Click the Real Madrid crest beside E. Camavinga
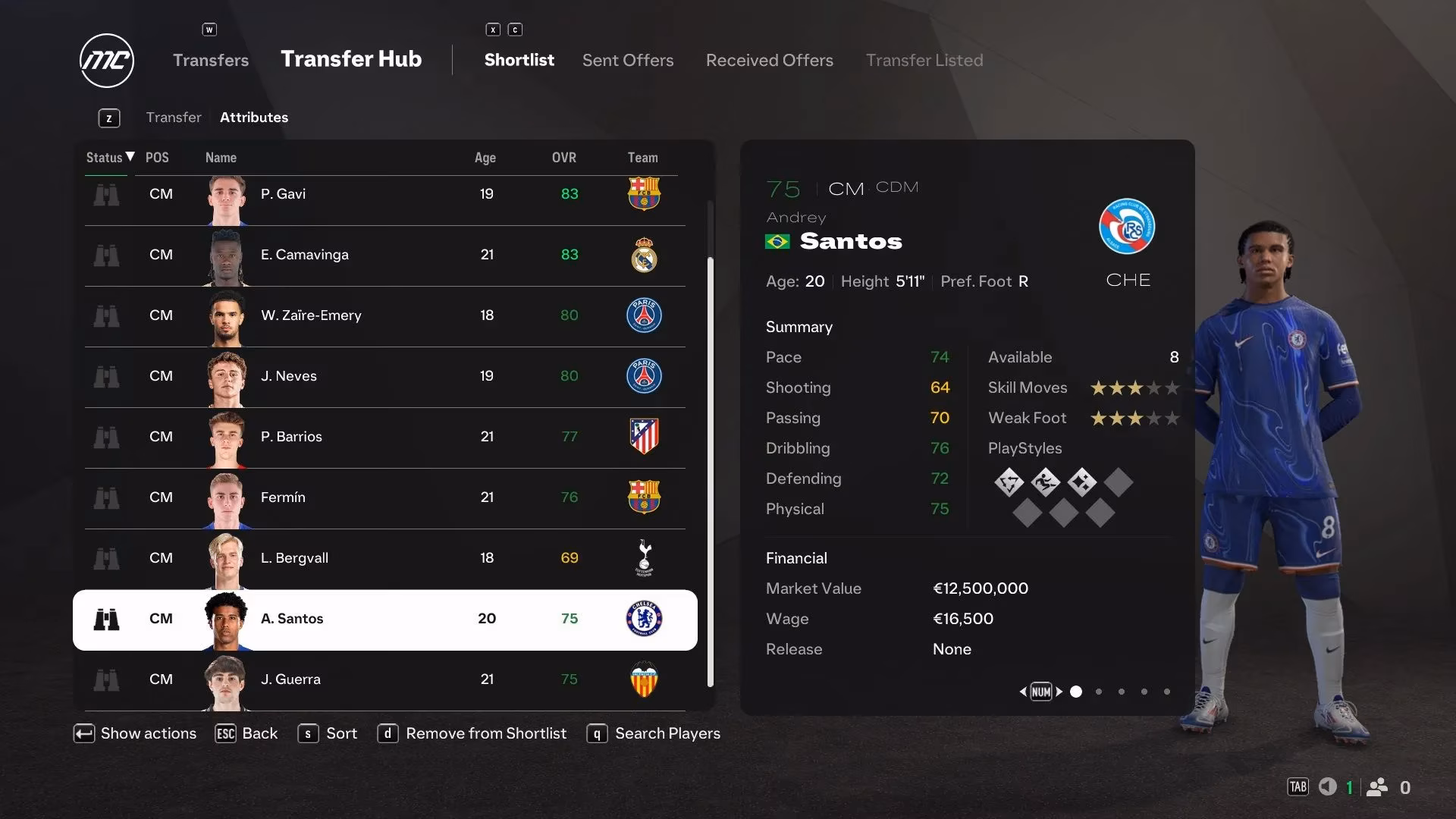Screen dimensions: 1456x819 click(x=644, y=256)
